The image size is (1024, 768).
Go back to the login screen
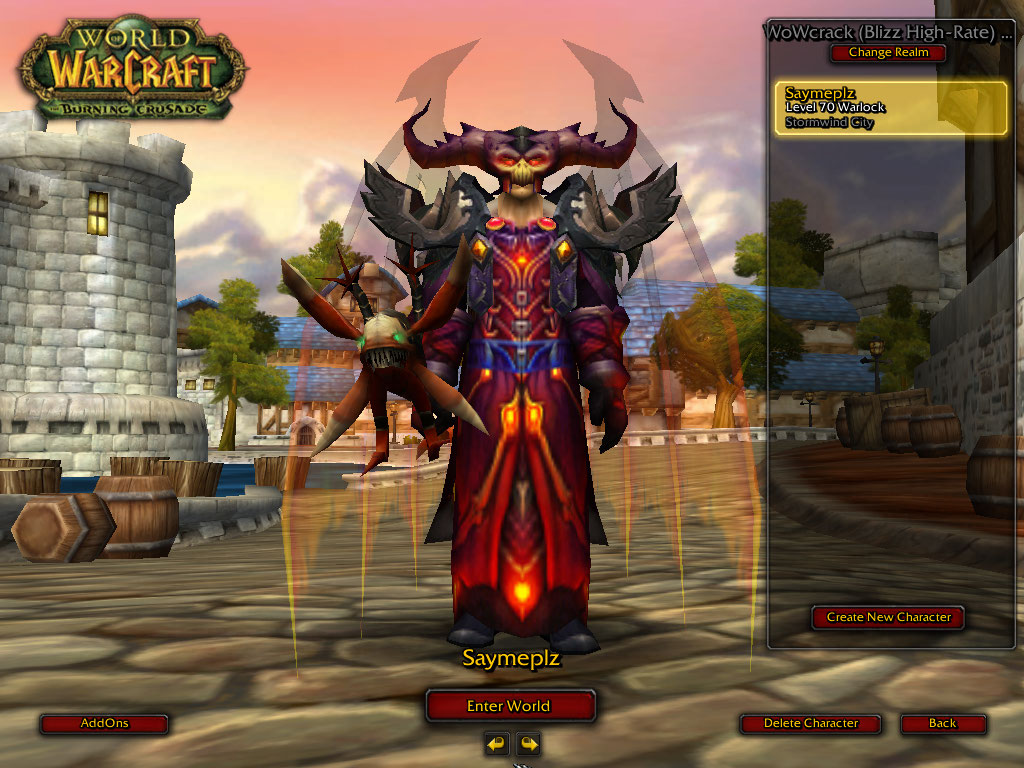pos(942,723)
